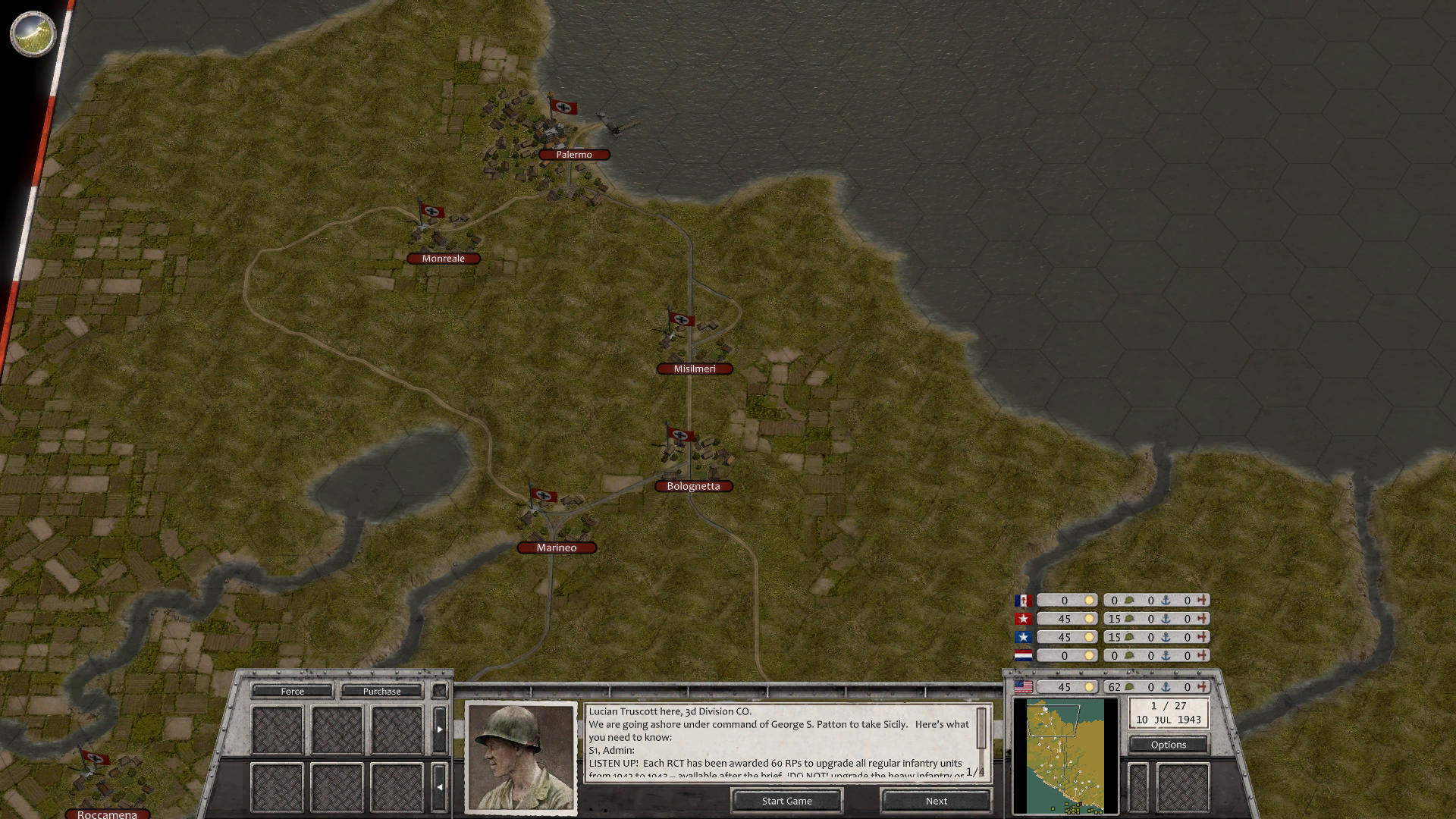The width and height of the screenshot is (1456, 819).
Task: Click Next to advance the briefing
Action: click(935, 801)
